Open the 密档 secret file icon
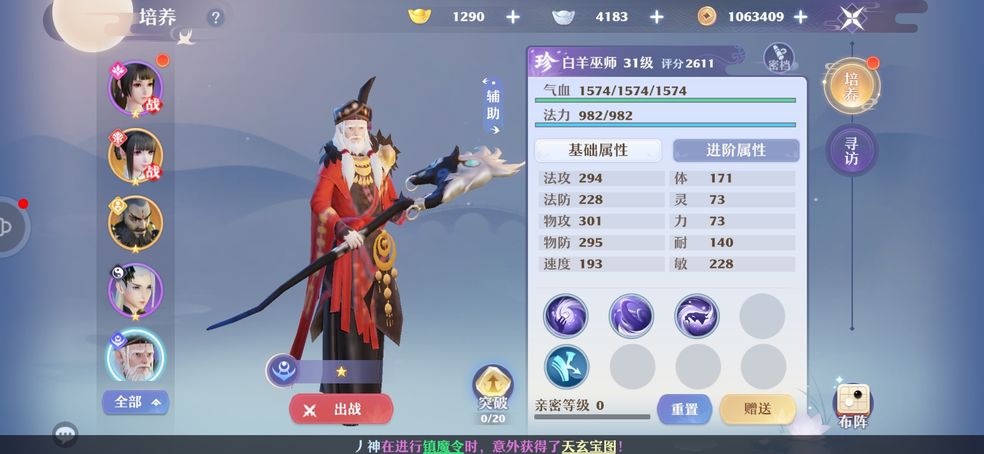The image size is (984, 454). 779,59
